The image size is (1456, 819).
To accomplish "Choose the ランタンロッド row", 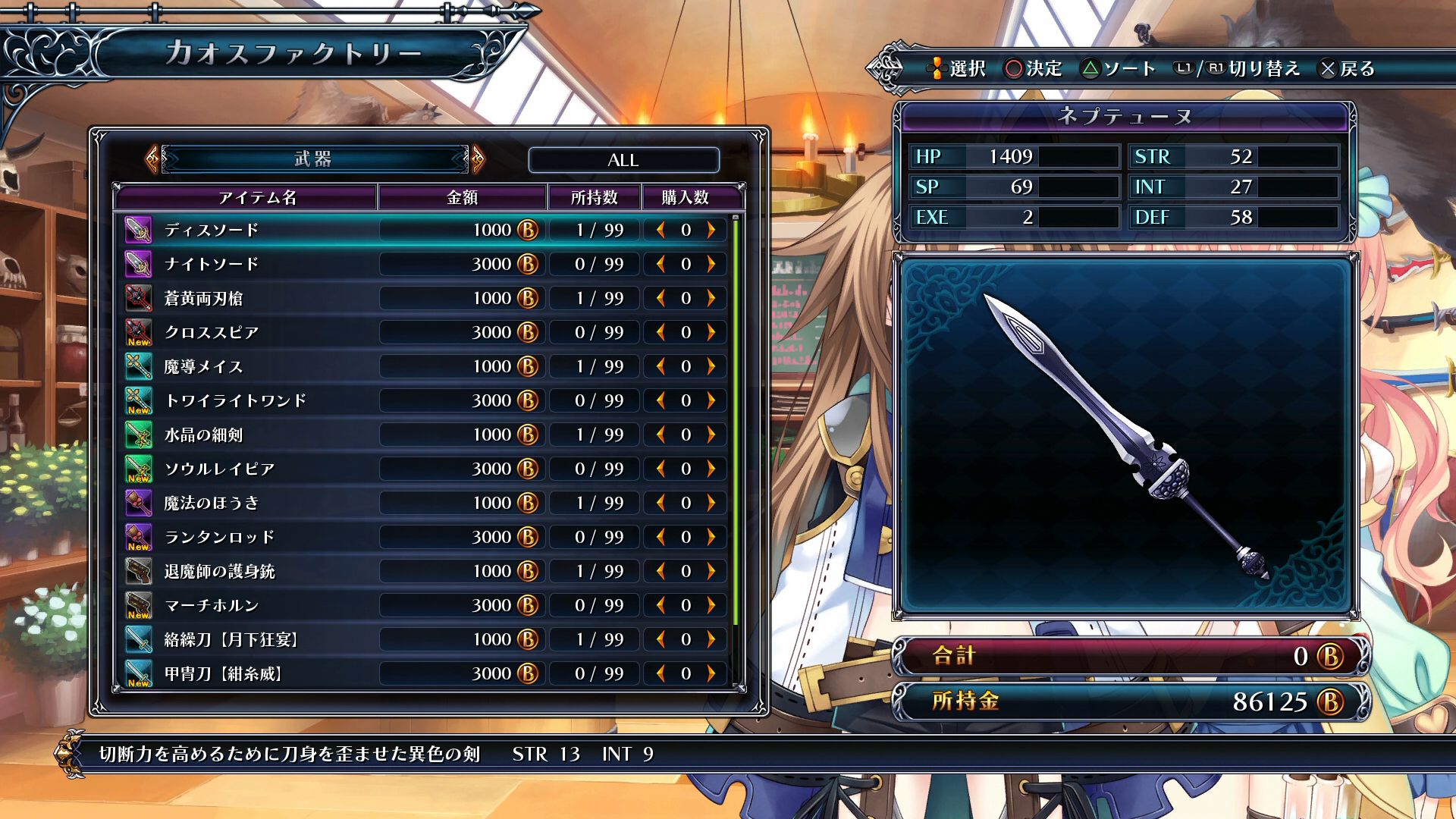I will point(219,537).
